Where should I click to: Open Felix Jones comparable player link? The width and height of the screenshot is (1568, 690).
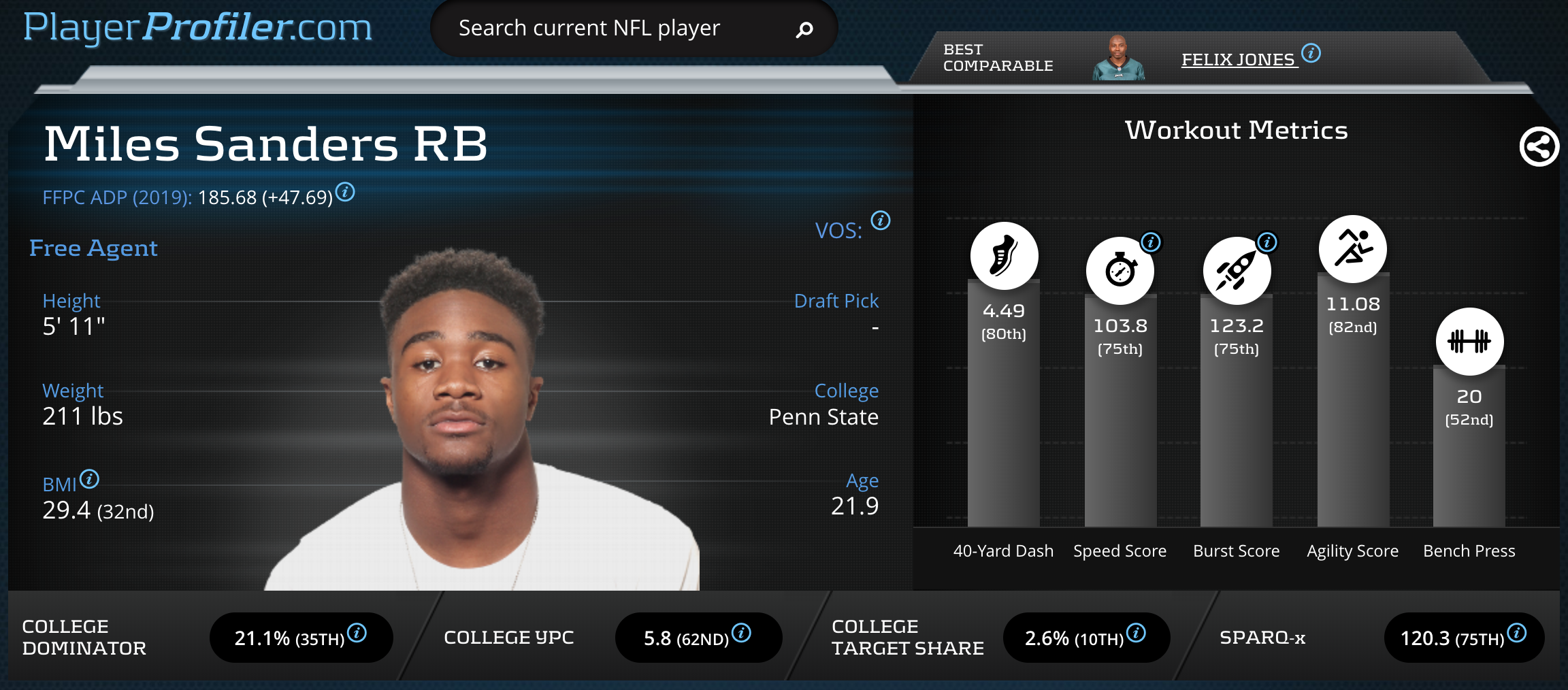[1237, 60]
